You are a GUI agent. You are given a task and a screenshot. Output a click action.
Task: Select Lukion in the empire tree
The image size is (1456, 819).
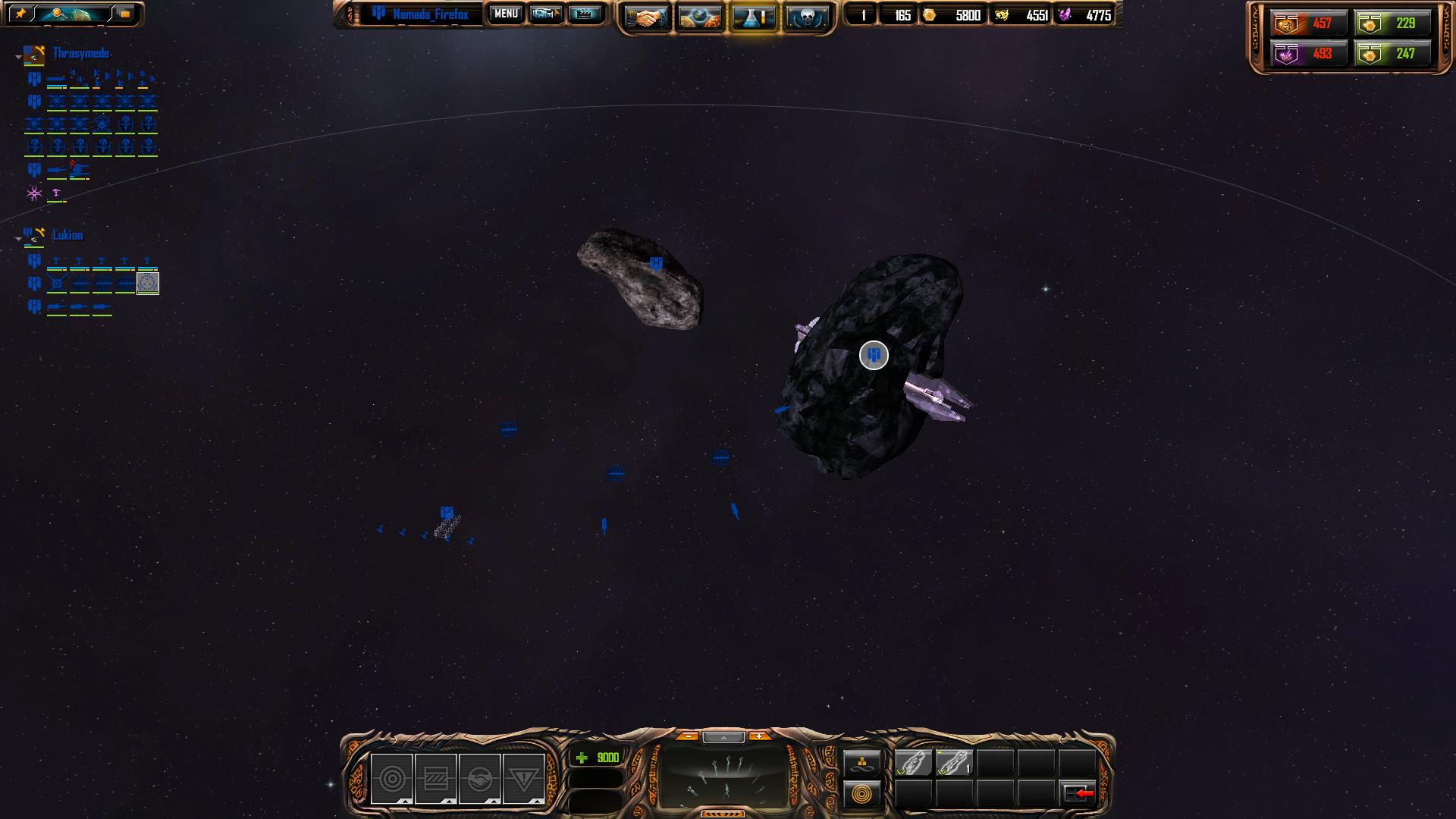coord(67,235)
